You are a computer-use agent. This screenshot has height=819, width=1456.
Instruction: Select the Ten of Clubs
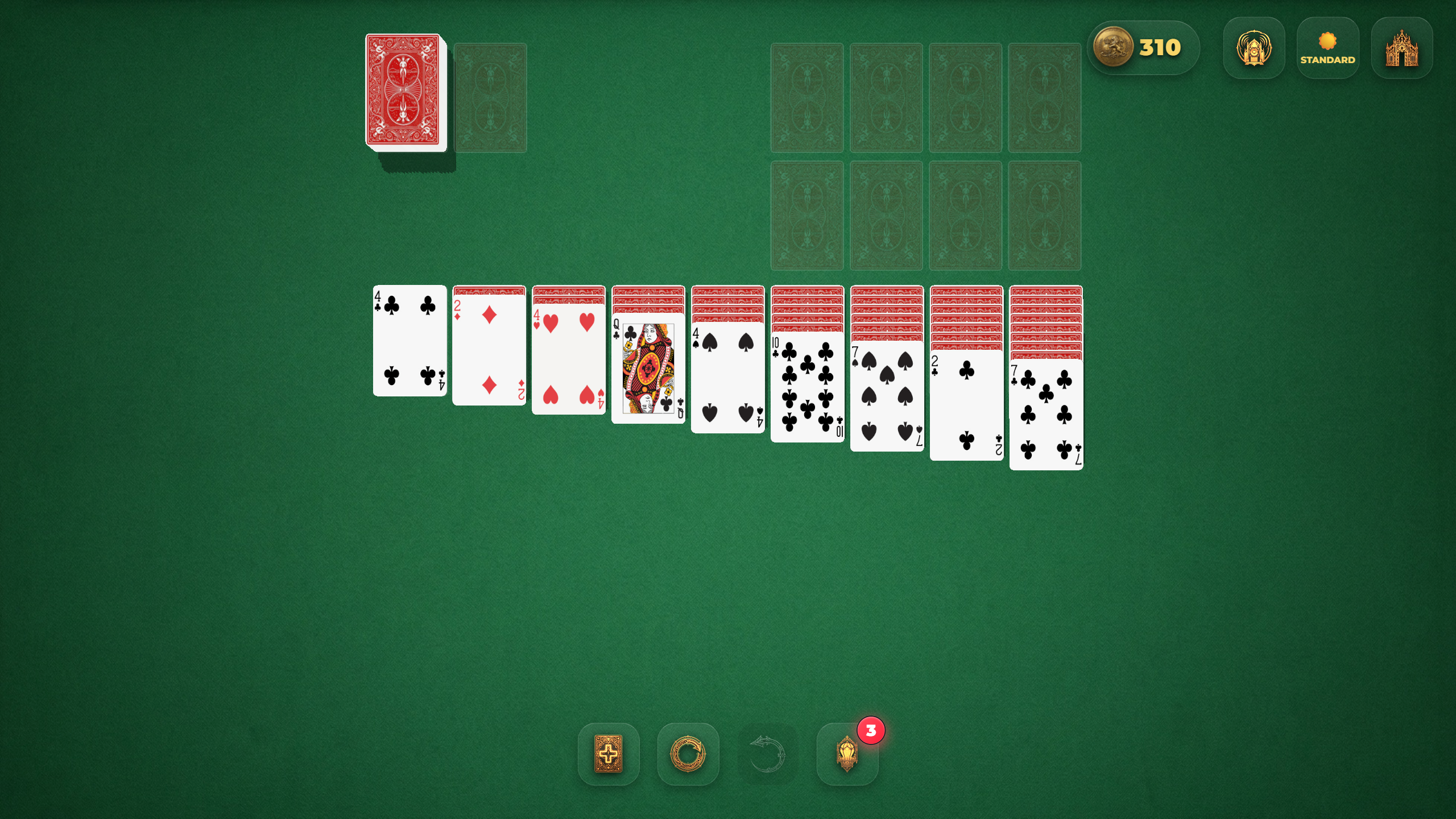tap(806, 387)
